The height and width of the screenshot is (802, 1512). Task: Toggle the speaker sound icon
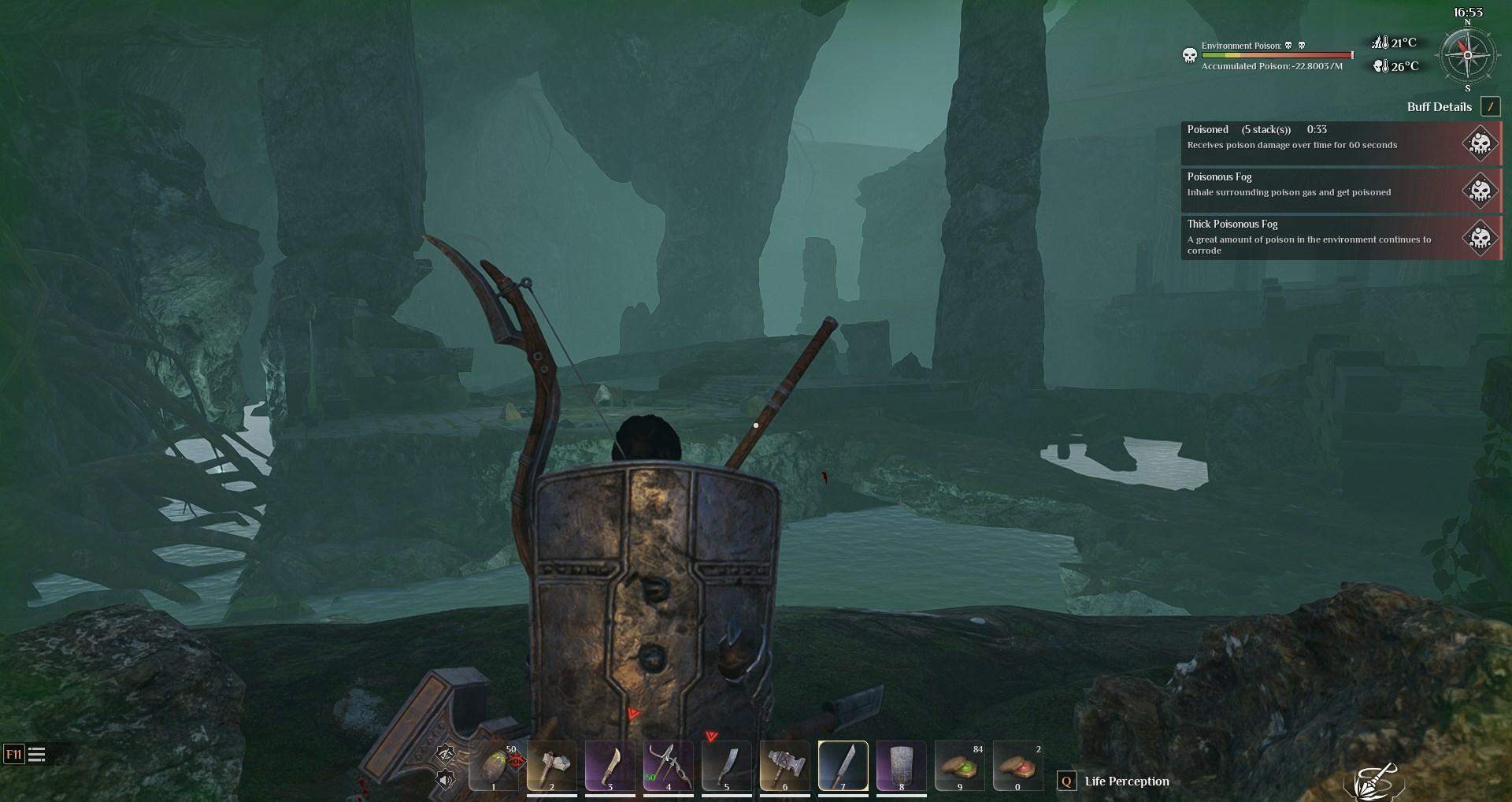click(445, 780)
